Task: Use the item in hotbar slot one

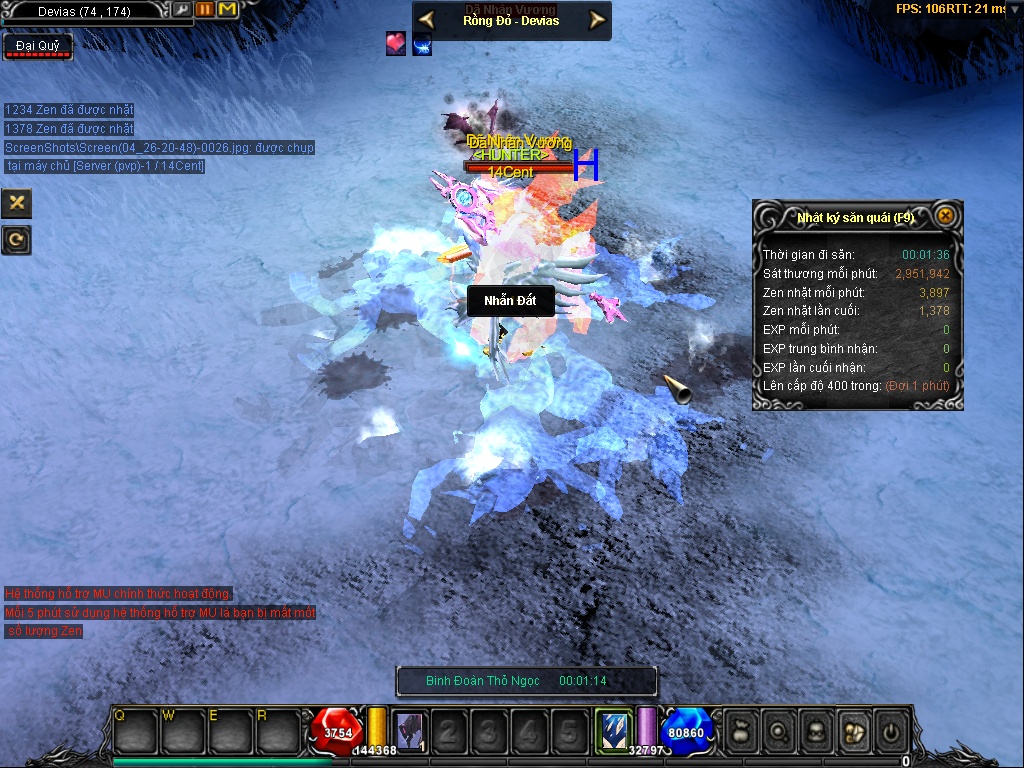Action: pyautogui.click(x=409, y=731)
